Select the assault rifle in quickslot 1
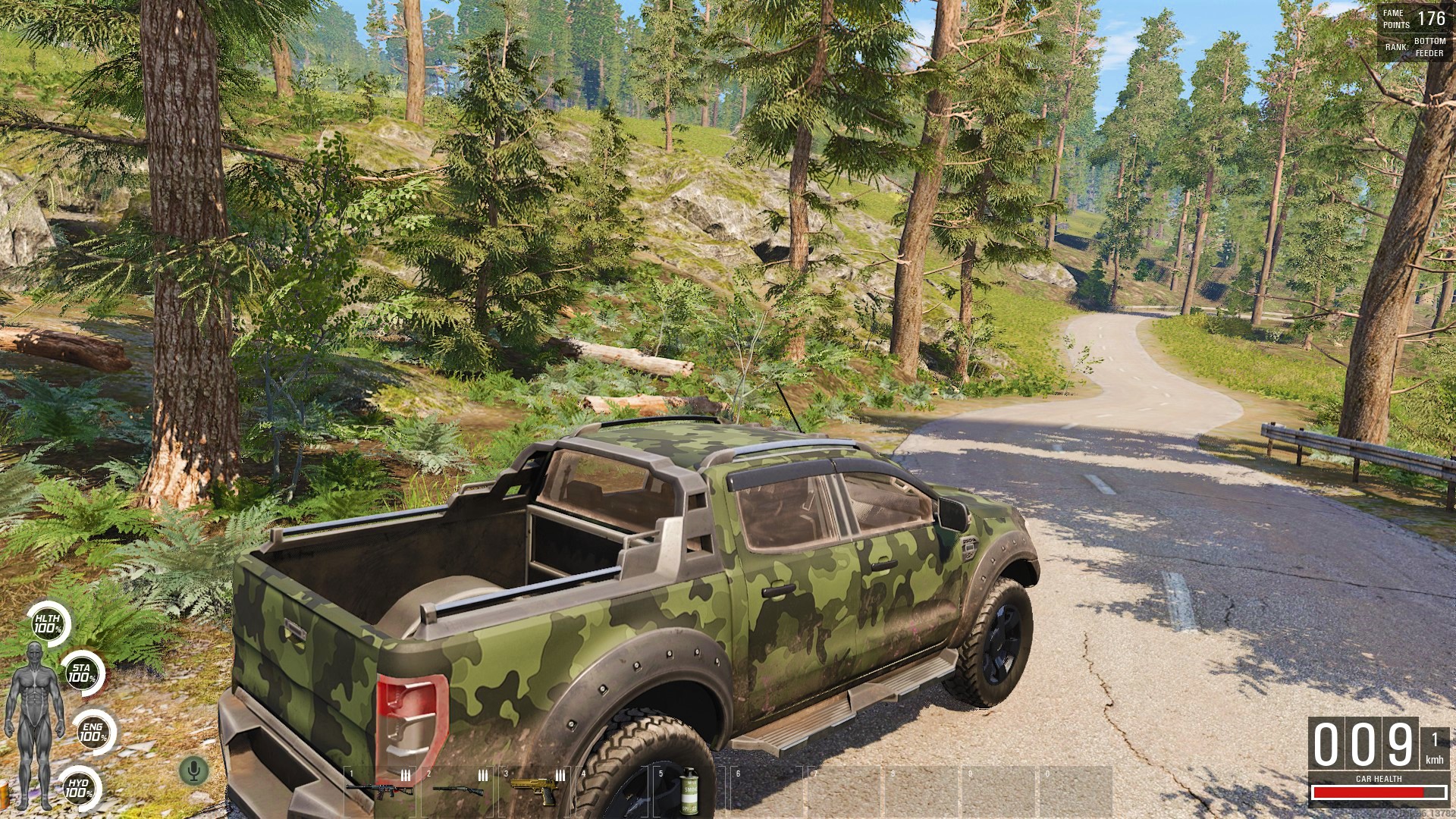The width and height of the screenshot is (1456, 819). point(381,791)
